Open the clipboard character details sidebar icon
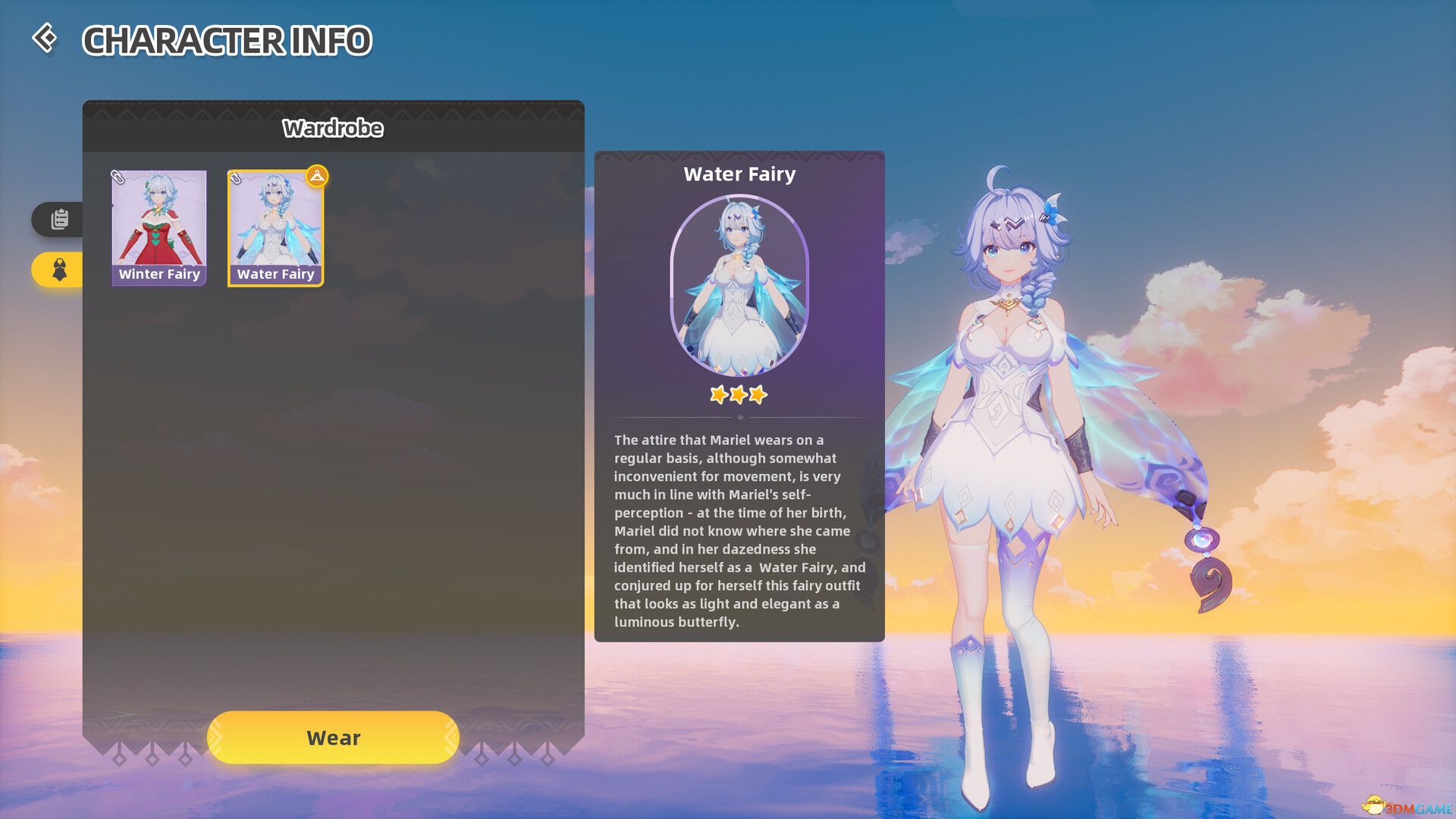This screenshot has width=1456, height=819. click(x=59, y=220)
